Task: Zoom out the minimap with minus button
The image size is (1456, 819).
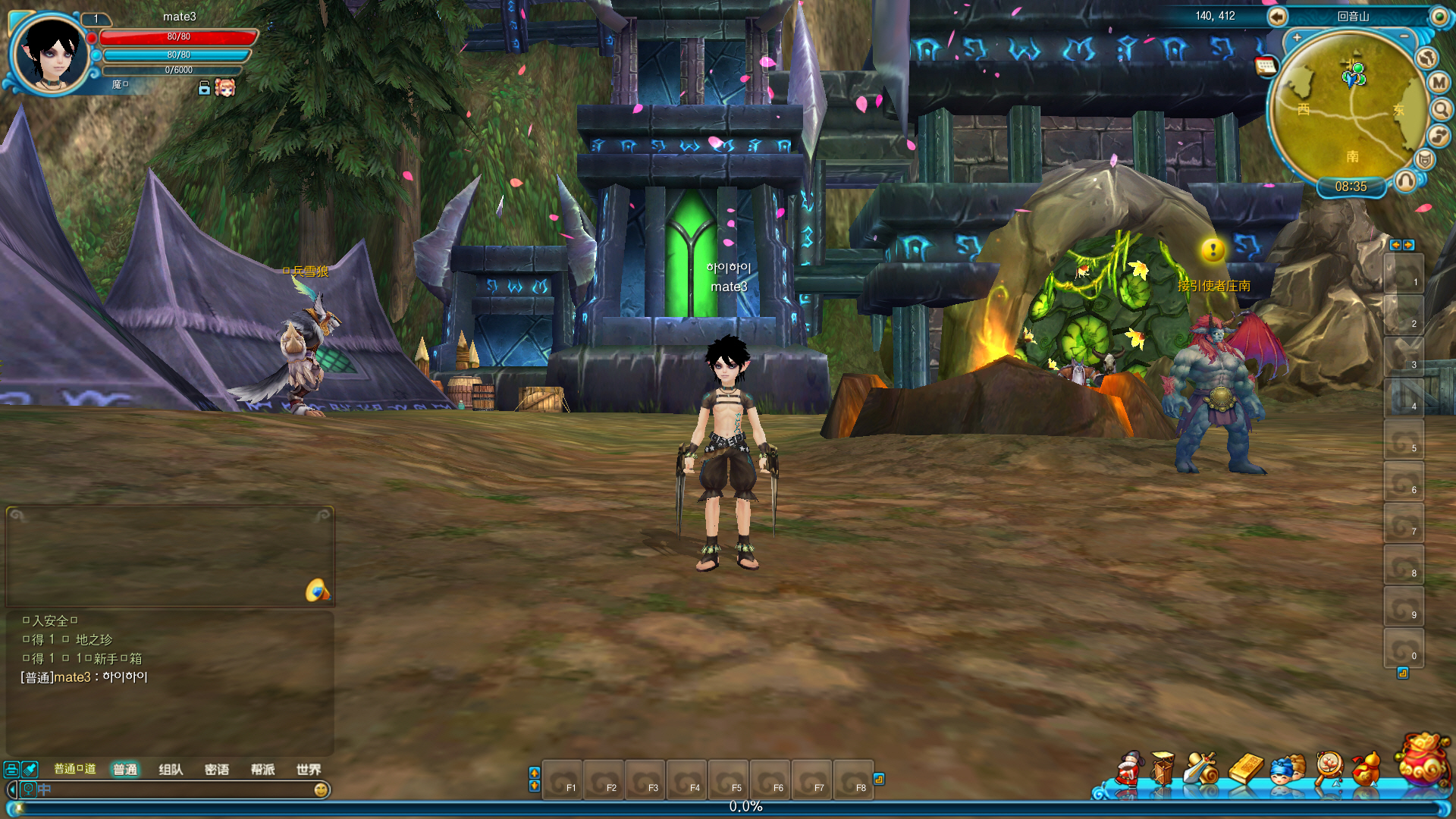Action: (x=1404, y=36)
